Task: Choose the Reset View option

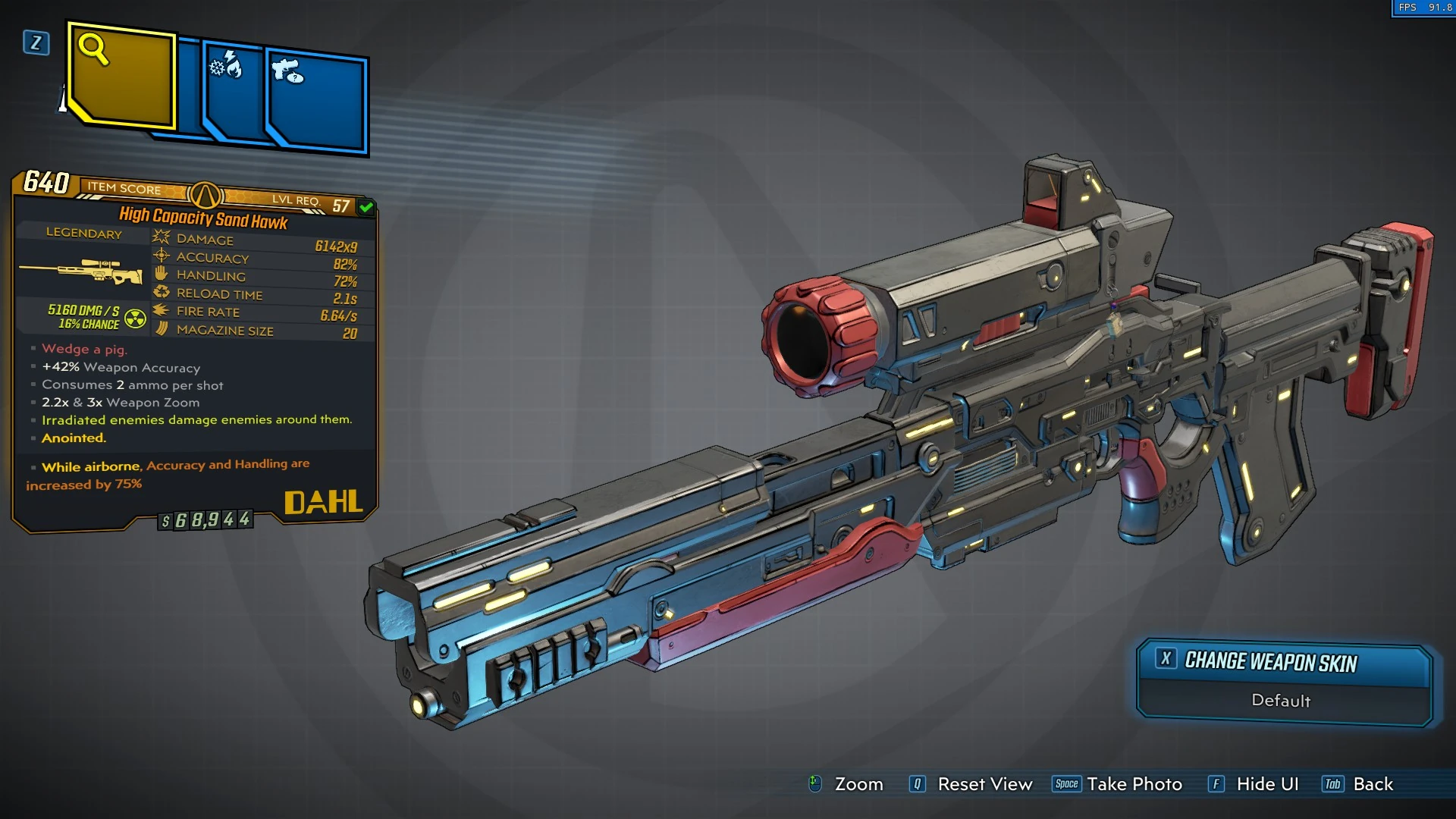Action: (984, 784)
